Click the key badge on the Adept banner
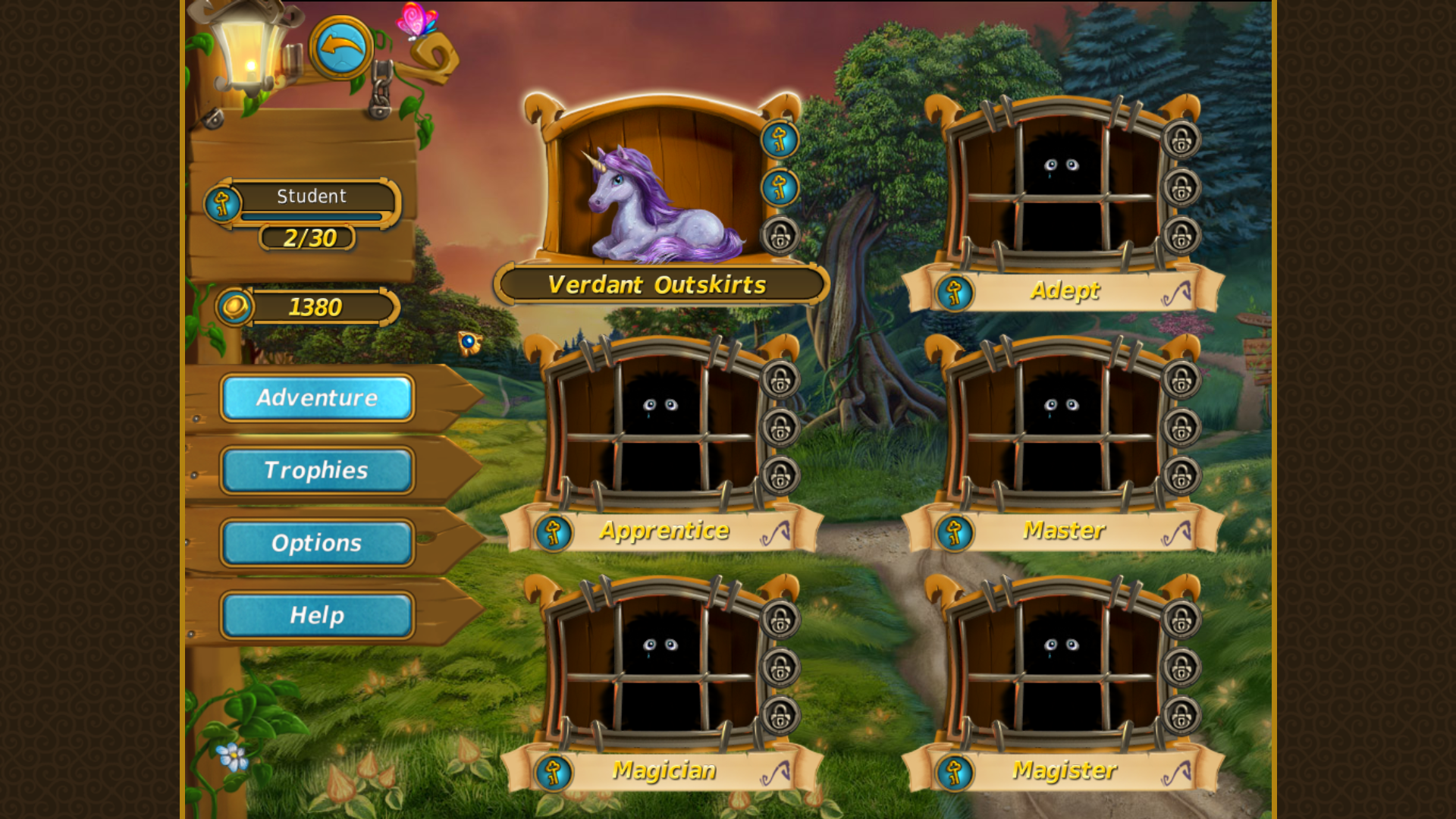The height and width of the screenshot is (819, 1456). click(955, 292)
